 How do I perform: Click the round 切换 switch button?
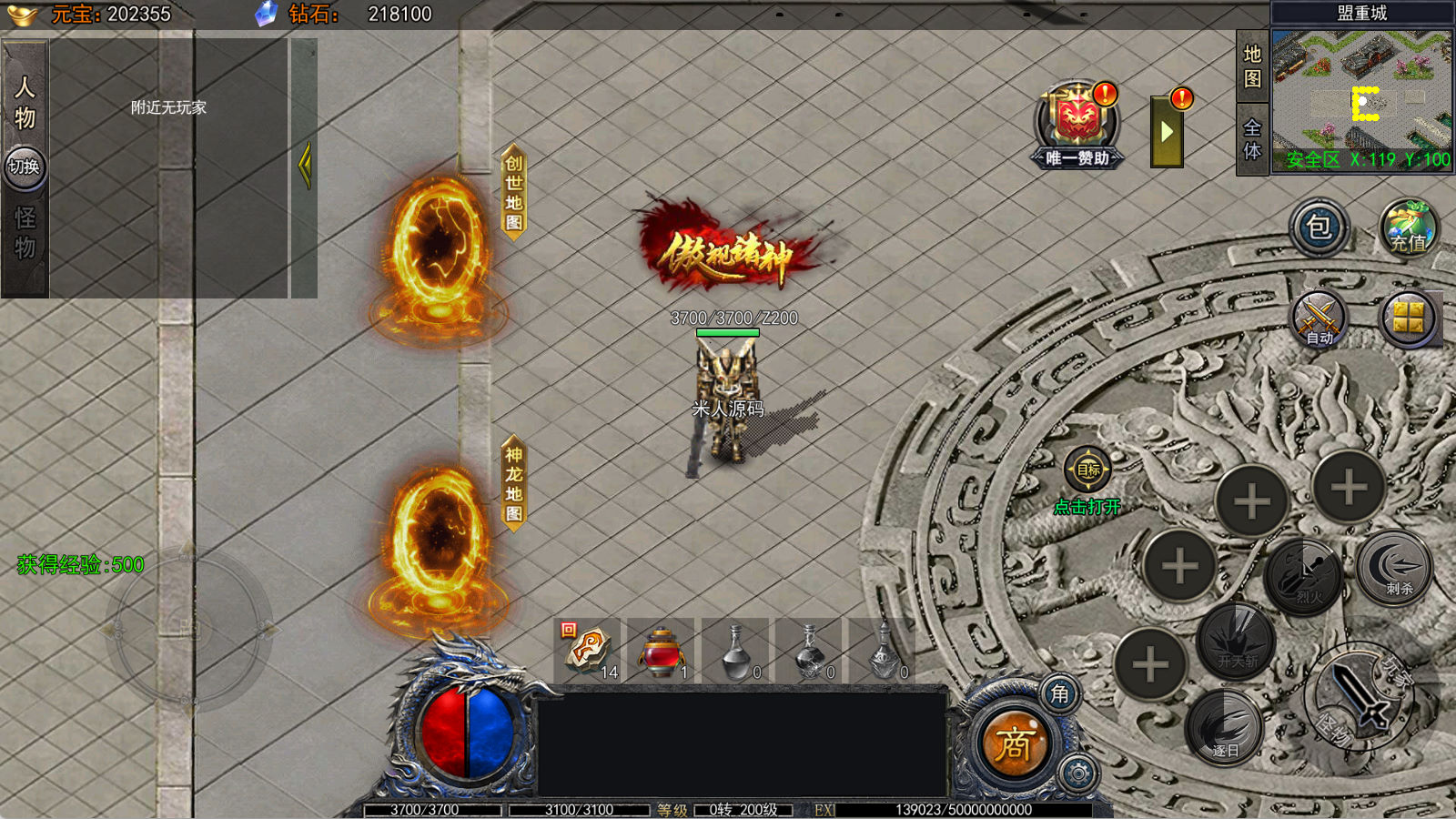[x=25, y=167]
